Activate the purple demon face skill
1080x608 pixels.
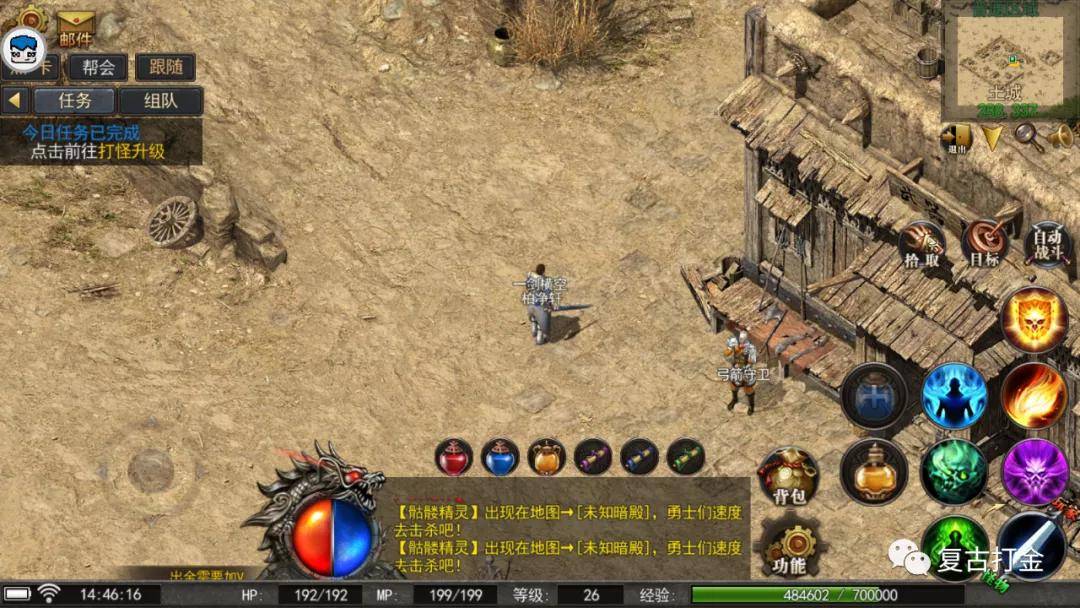[1035, 471]
